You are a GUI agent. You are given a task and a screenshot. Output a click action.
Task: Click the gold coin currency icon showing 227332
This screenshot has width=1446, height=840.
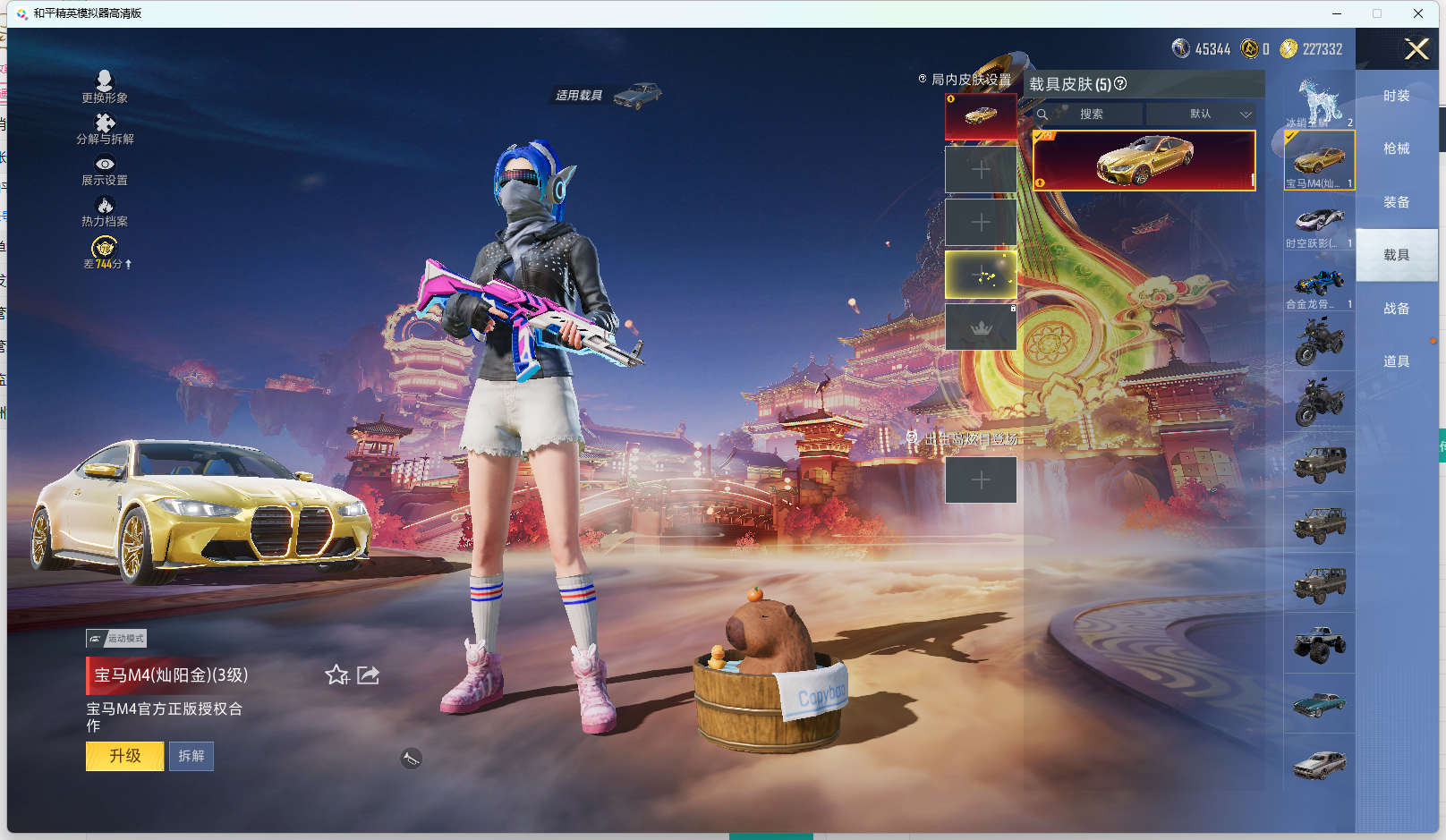pos(1289,49)
